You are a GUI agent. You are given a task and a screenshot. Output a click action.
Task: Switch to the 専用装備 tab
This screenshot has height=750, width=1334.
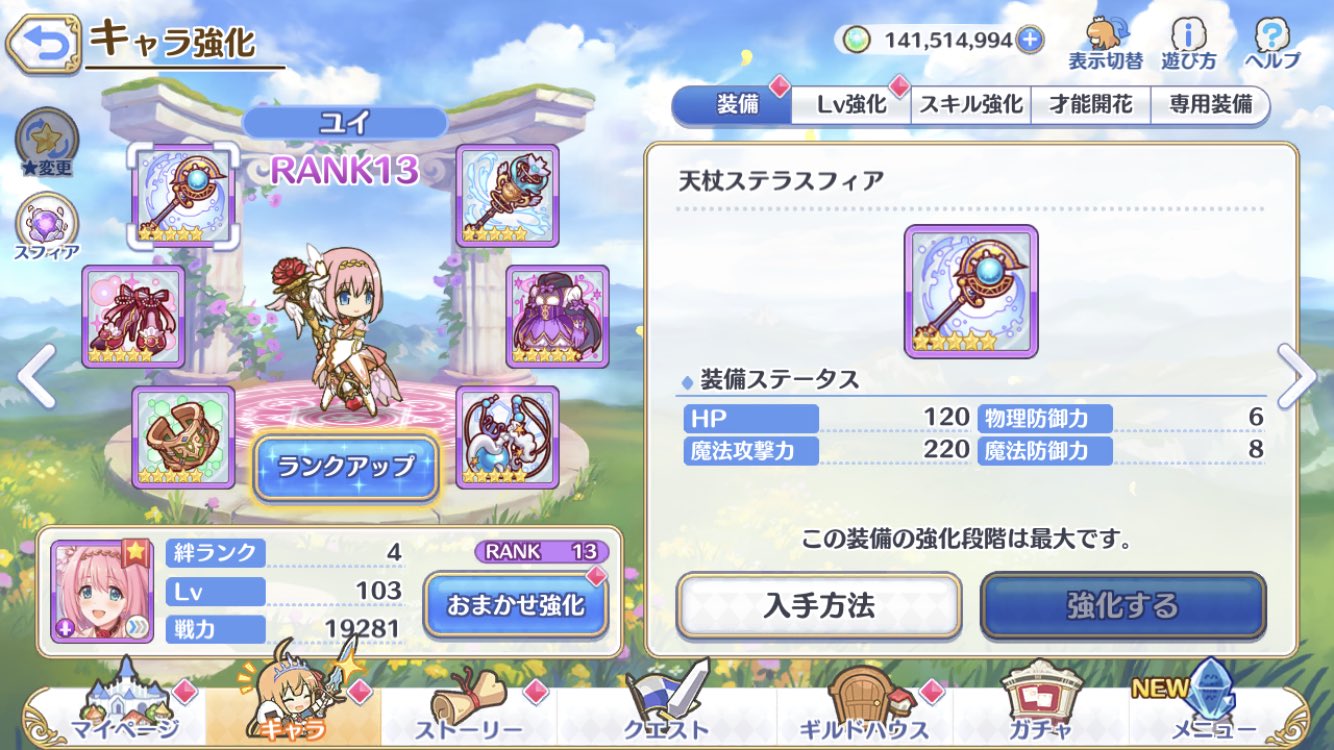coord(1212,103)
